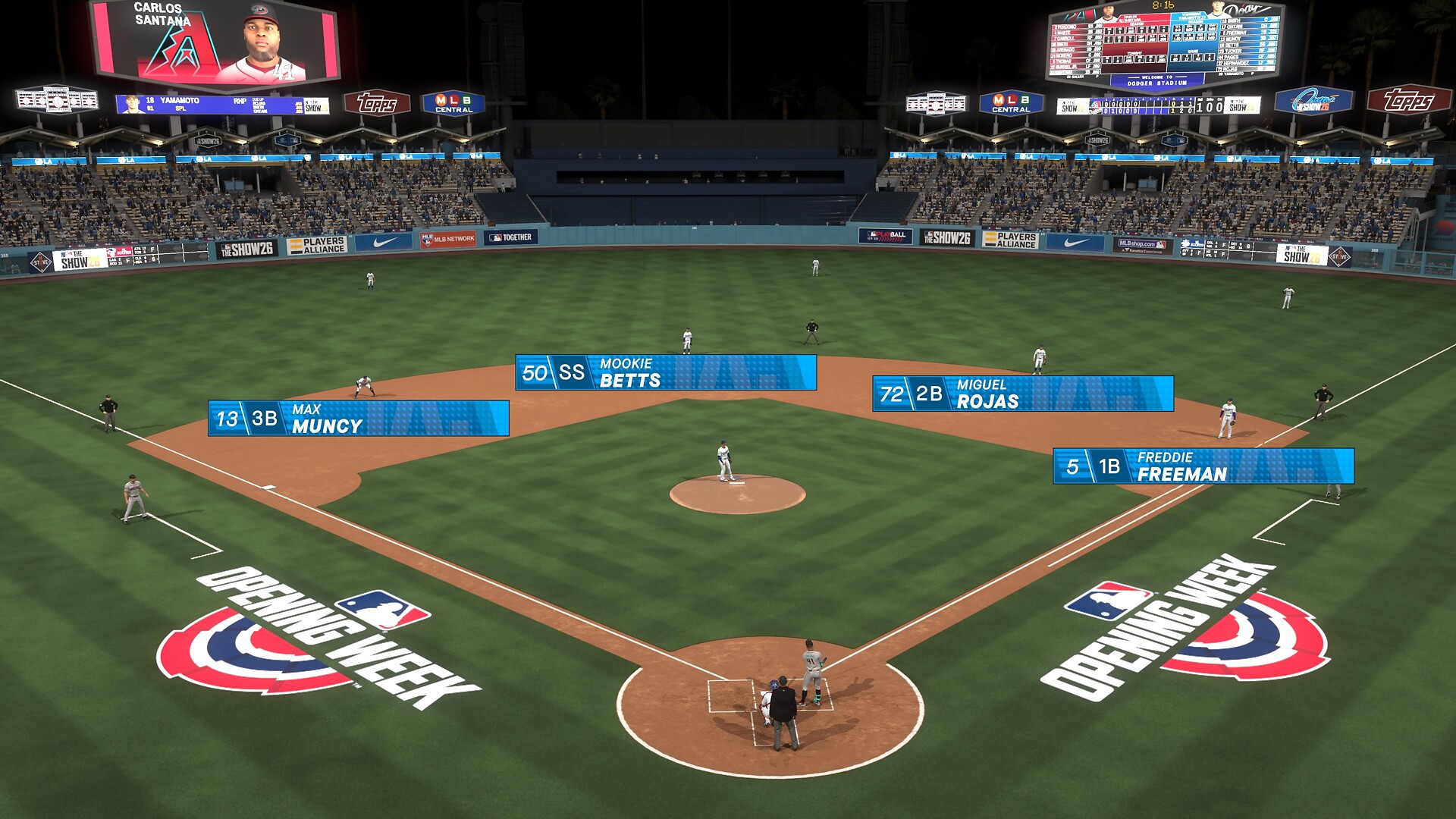
Task: Select the Max Muncy 3B banner
Action: (x=358, y=419)
